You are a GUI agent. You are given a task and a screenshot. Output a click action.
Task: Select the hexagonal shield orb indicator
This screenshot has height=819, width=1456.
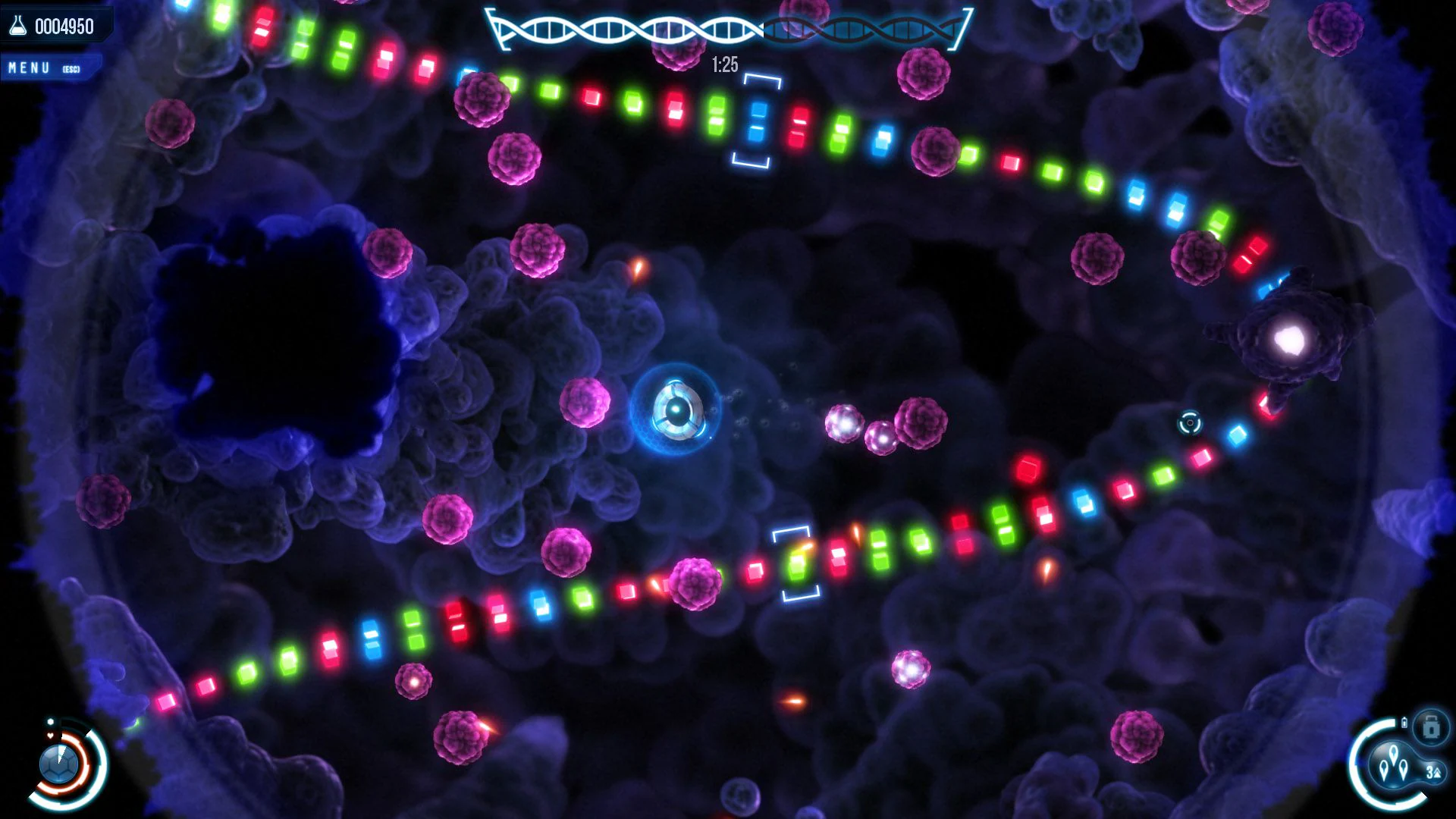click(58, 763)
